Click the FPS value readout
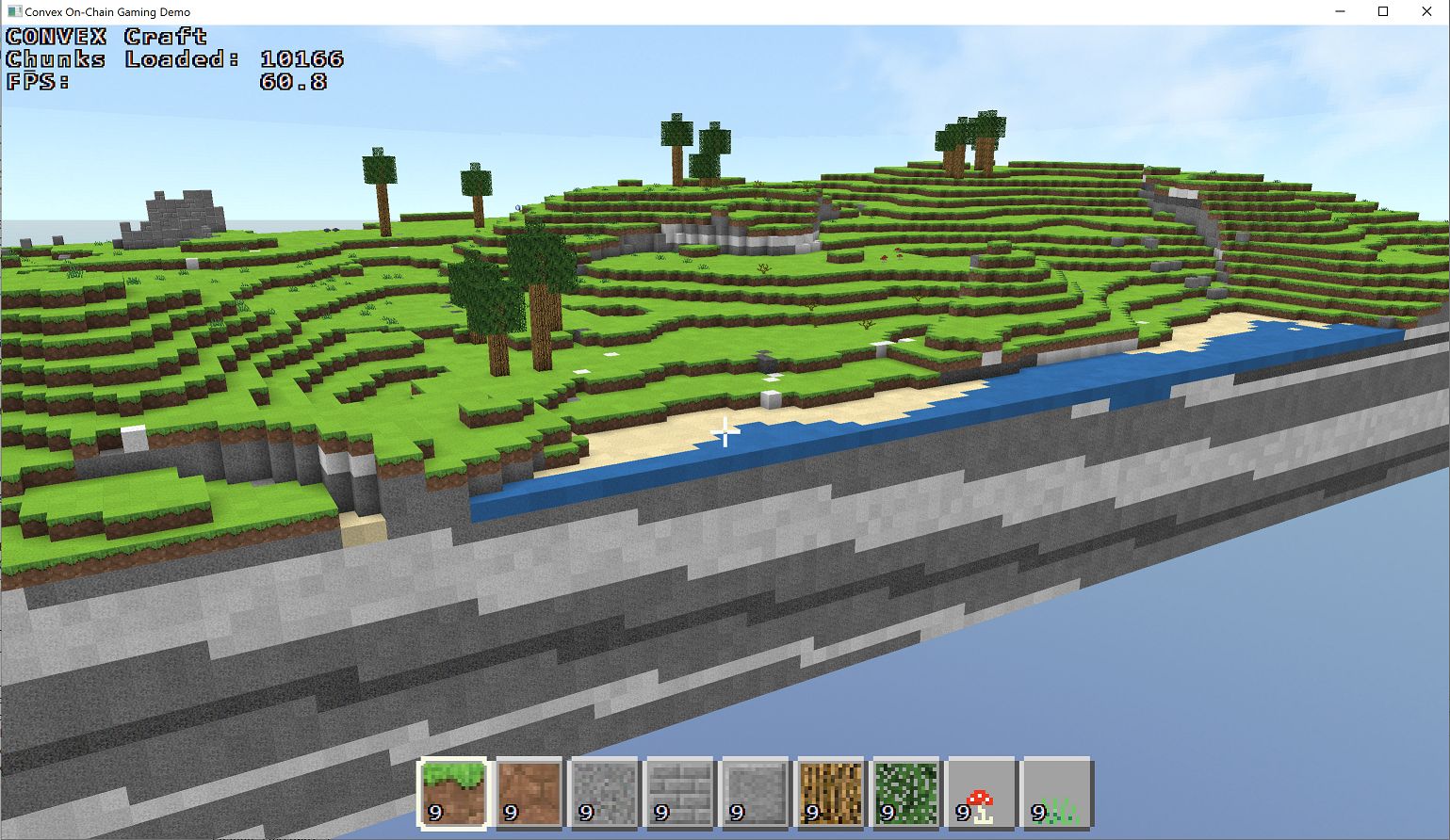The image size is (1450, 840). pos(295,82)
